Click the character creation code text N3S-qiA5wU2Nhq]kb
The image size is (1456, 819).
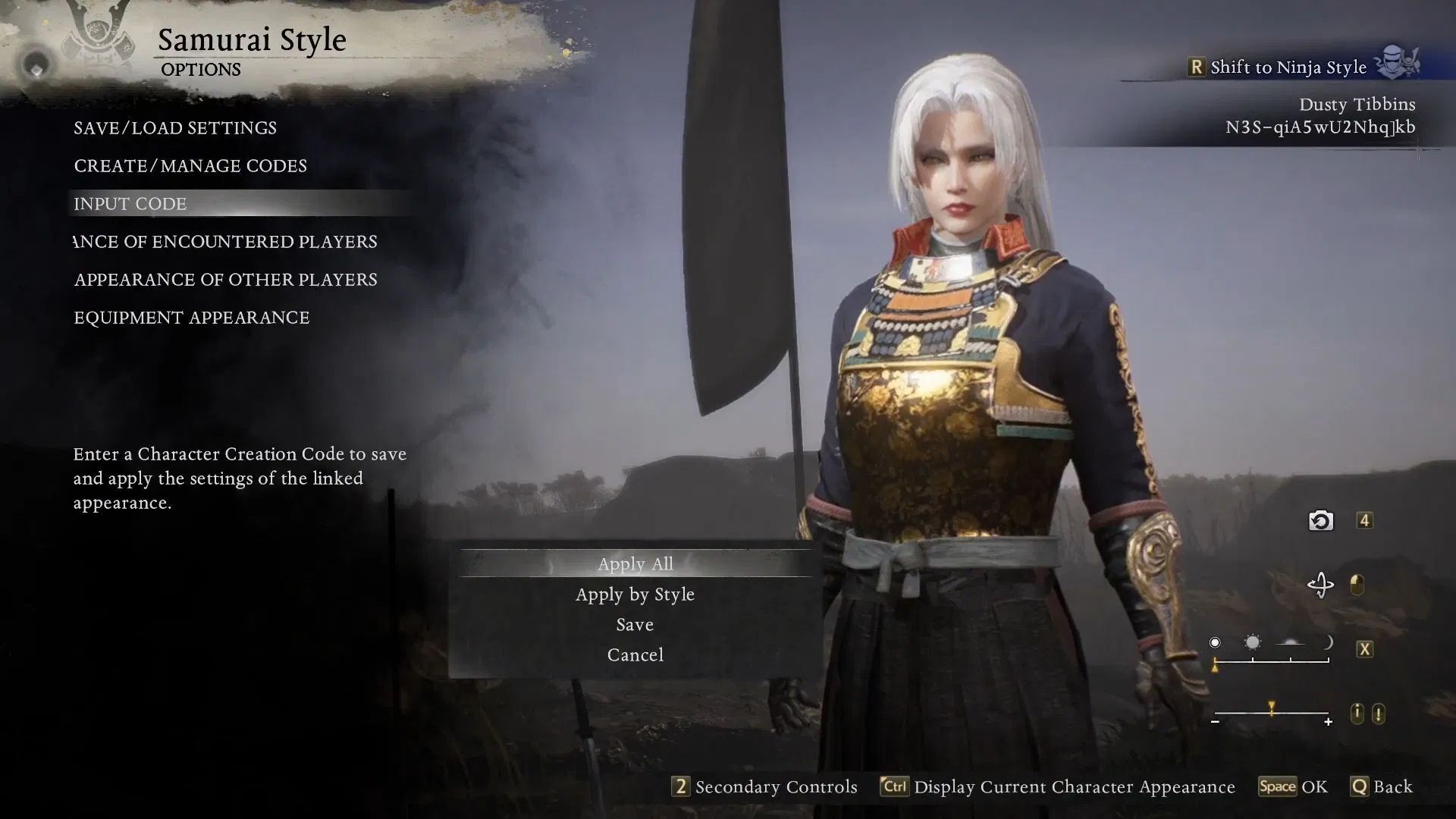(x=1321, y=127)
